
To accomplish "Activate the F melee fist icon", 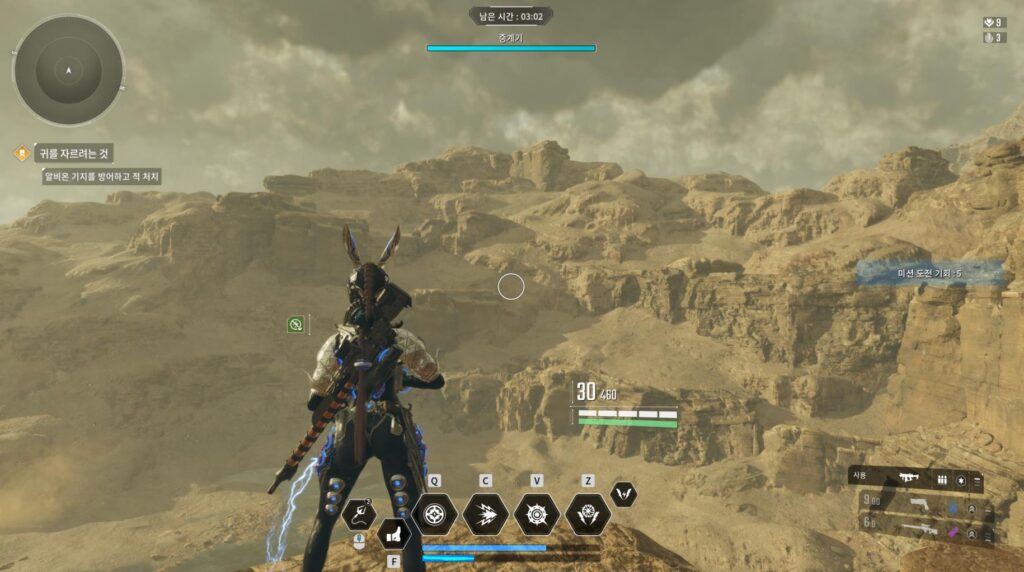I will coord(394,534).
